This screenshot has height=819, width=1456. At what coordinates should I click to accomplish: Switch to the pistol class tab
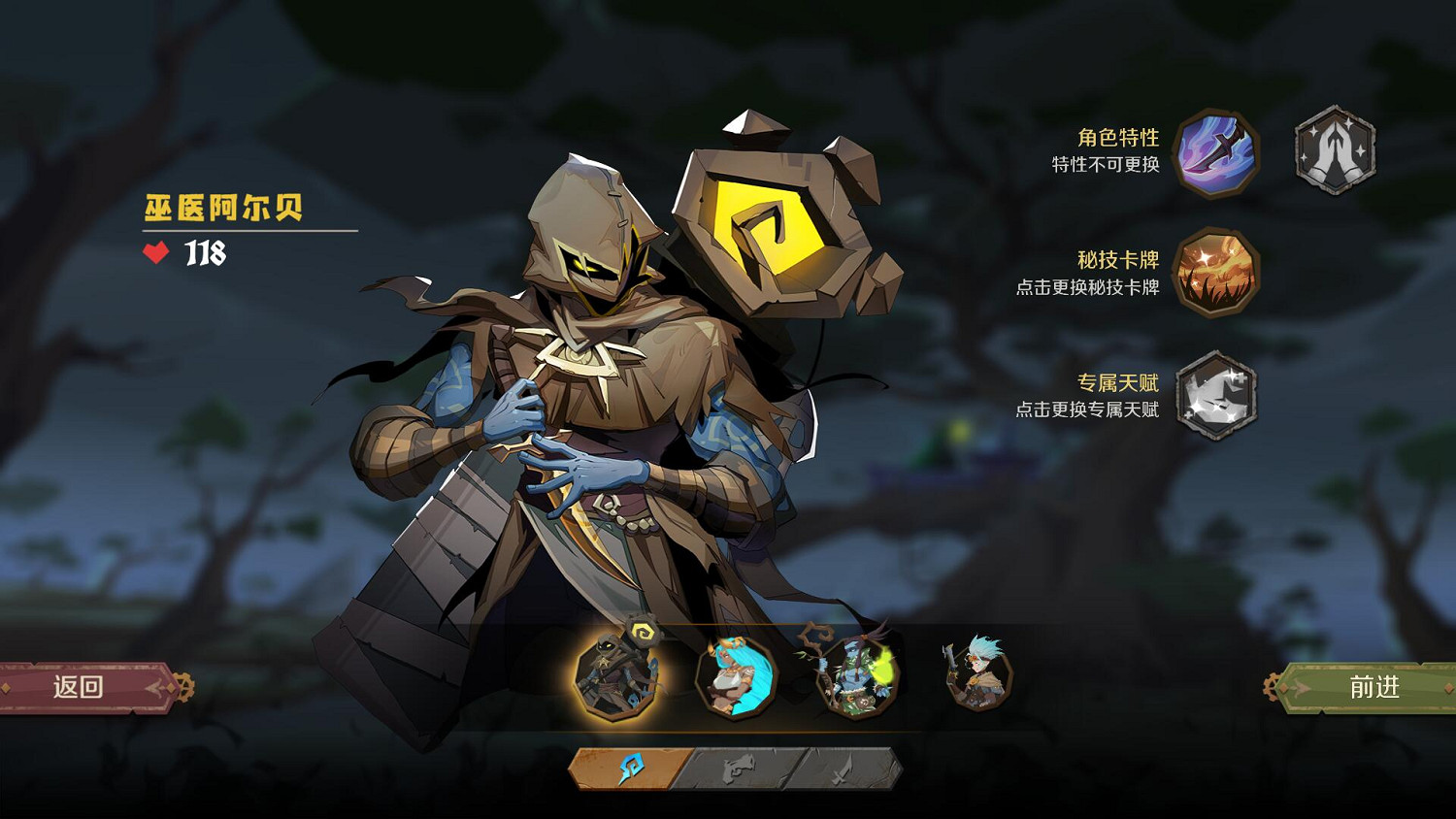739,770
